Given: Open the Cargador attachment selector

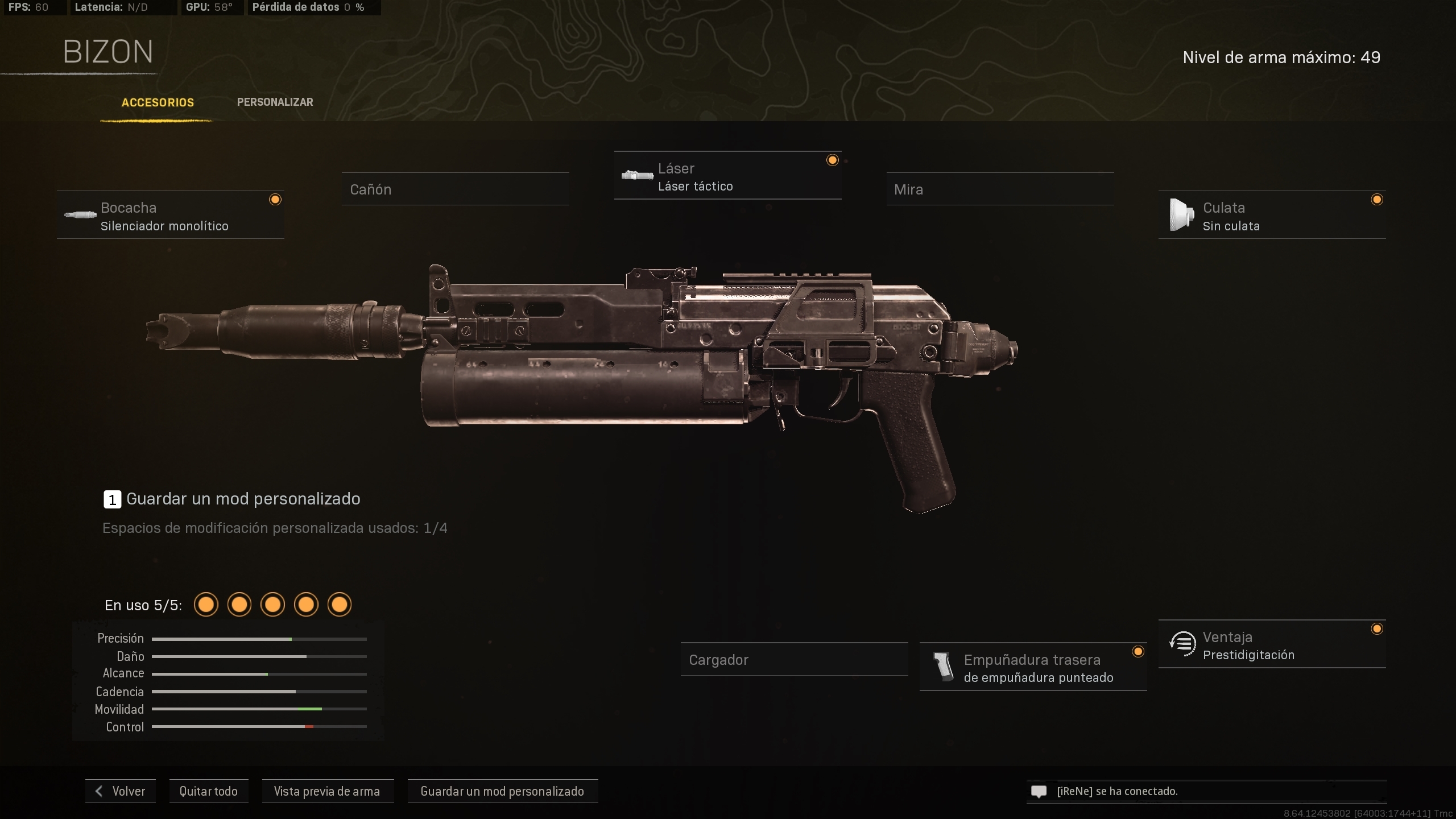Looking at the screenshot, I should pyautogui.click(x=795, y=659).
